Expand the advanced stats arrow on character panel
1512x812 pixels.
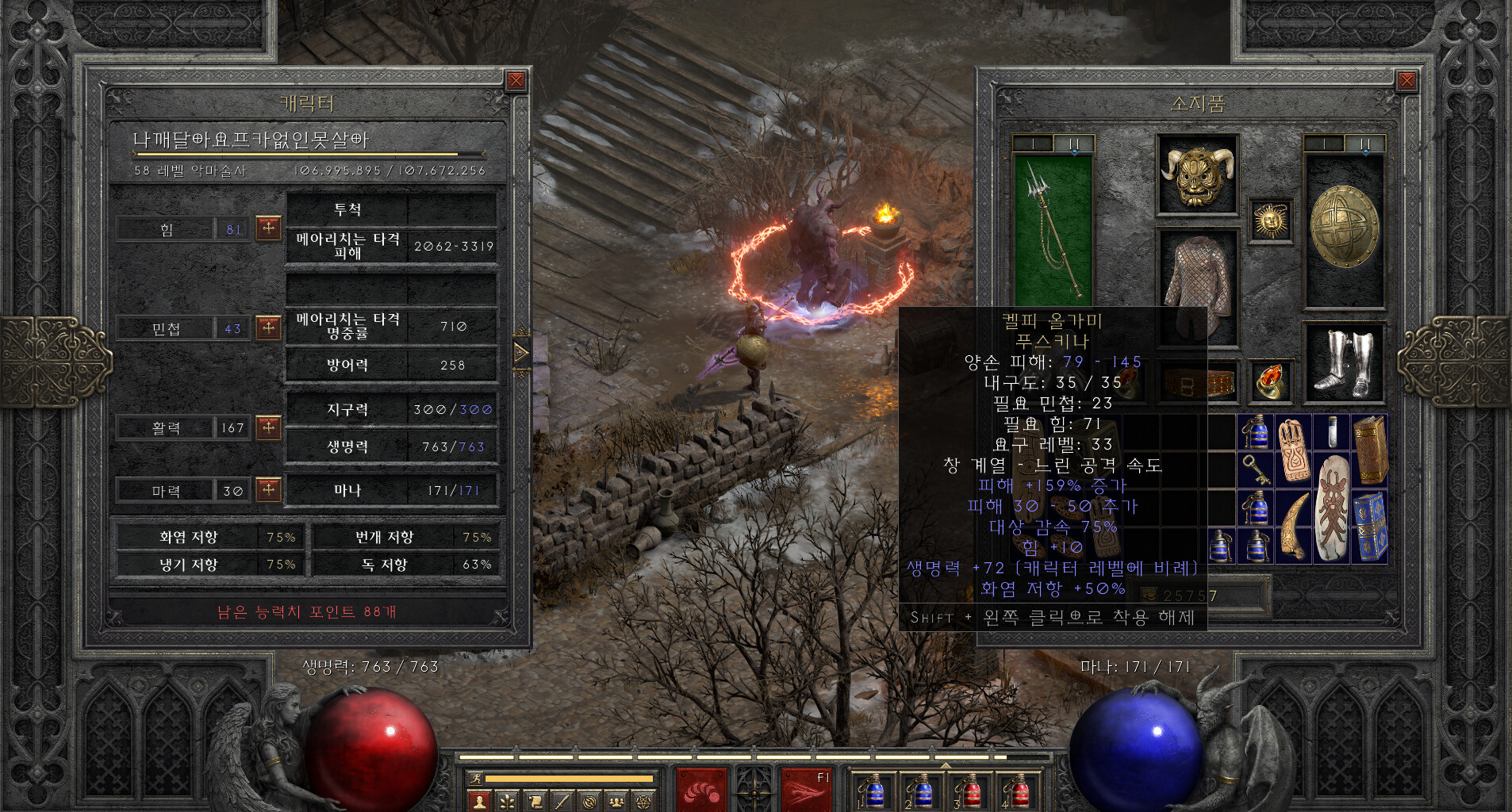point(521,352)
